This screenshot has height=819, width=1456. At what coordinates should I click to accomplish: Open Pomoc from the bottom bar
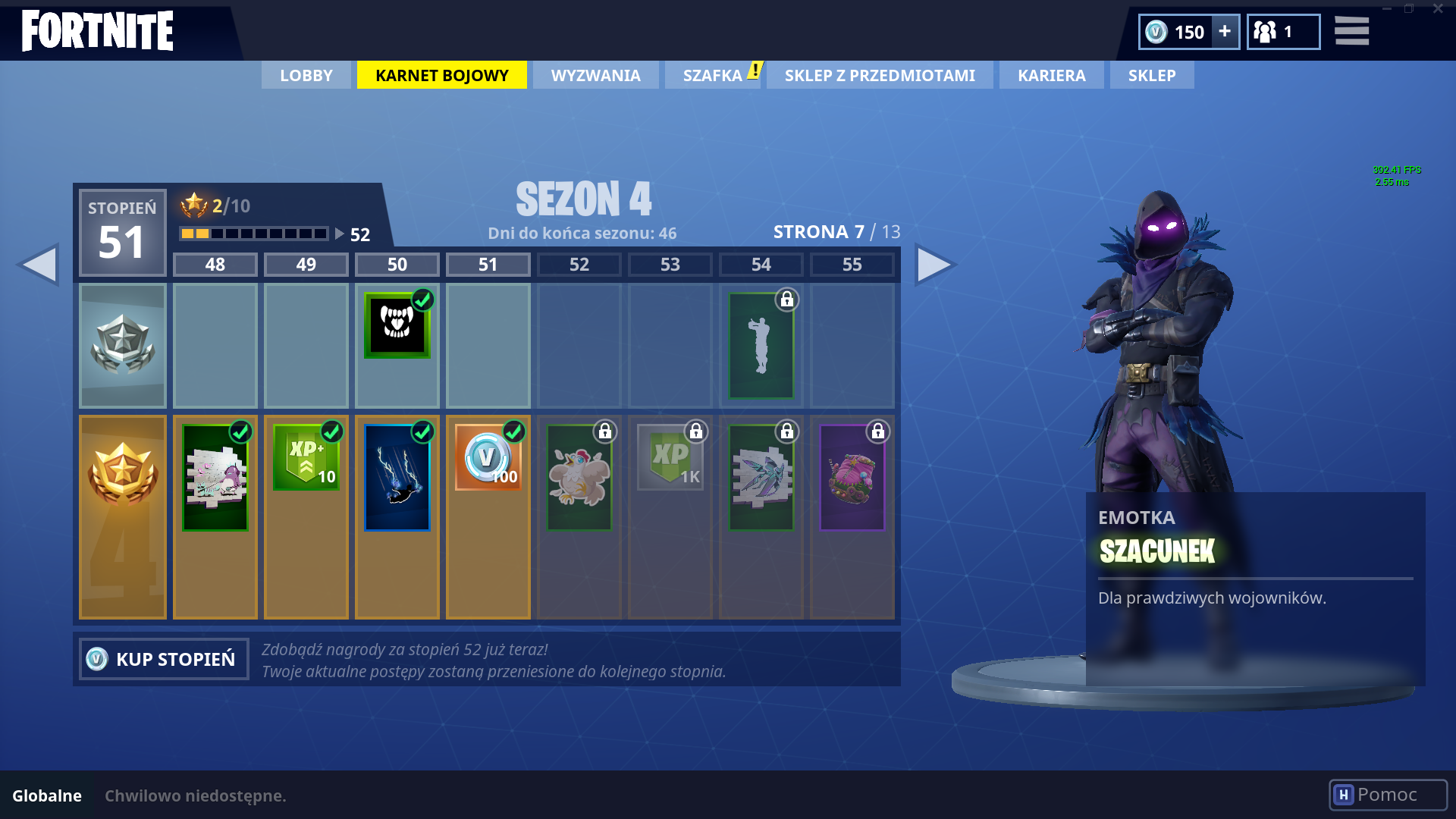click(1387, 794)
